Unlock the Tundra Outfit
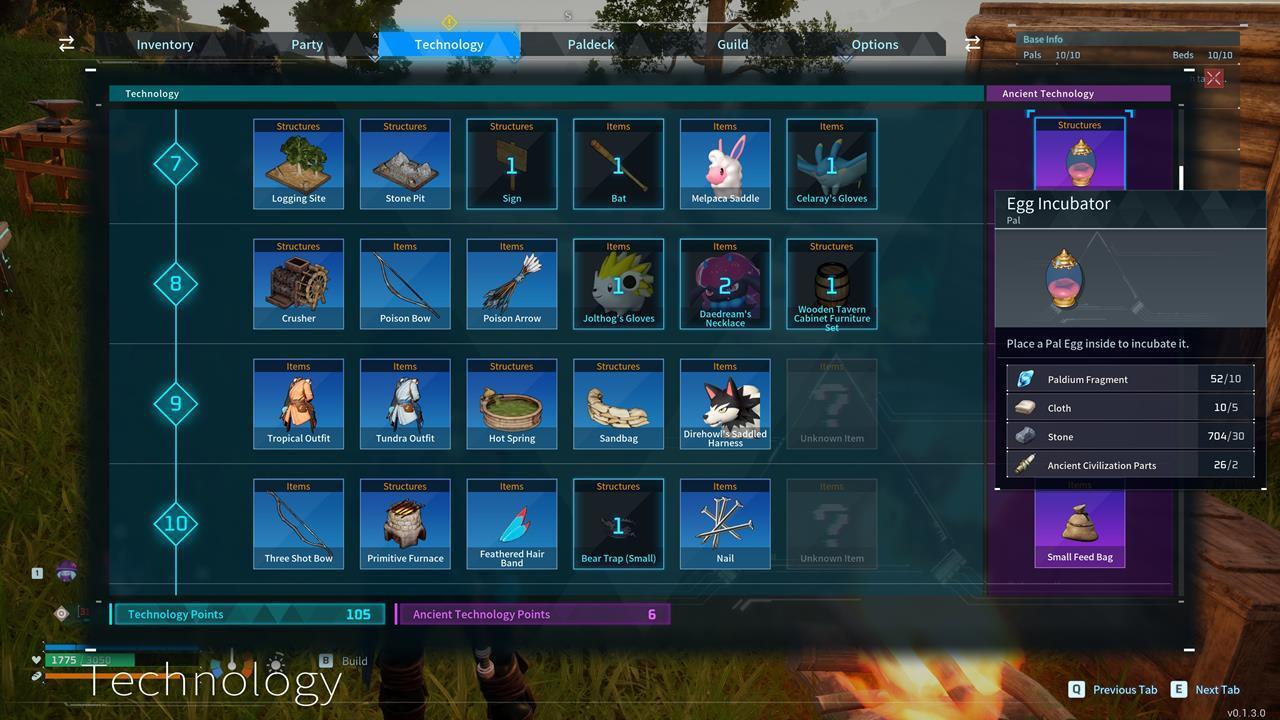Viewport: 1280px width, 720px height. pyautogui.click(x=404, y=403)
